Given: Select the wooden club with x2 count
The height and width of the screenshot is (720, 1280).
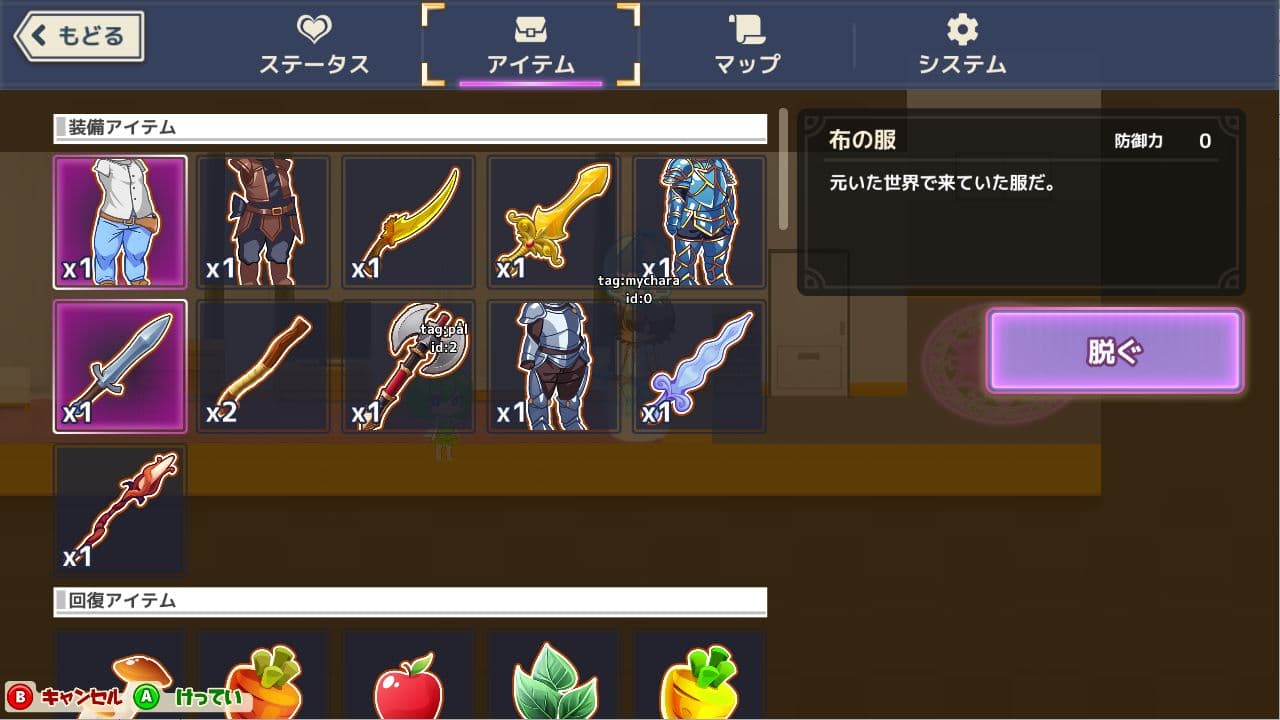Looking at the screenshot, I should click(264, 366).
